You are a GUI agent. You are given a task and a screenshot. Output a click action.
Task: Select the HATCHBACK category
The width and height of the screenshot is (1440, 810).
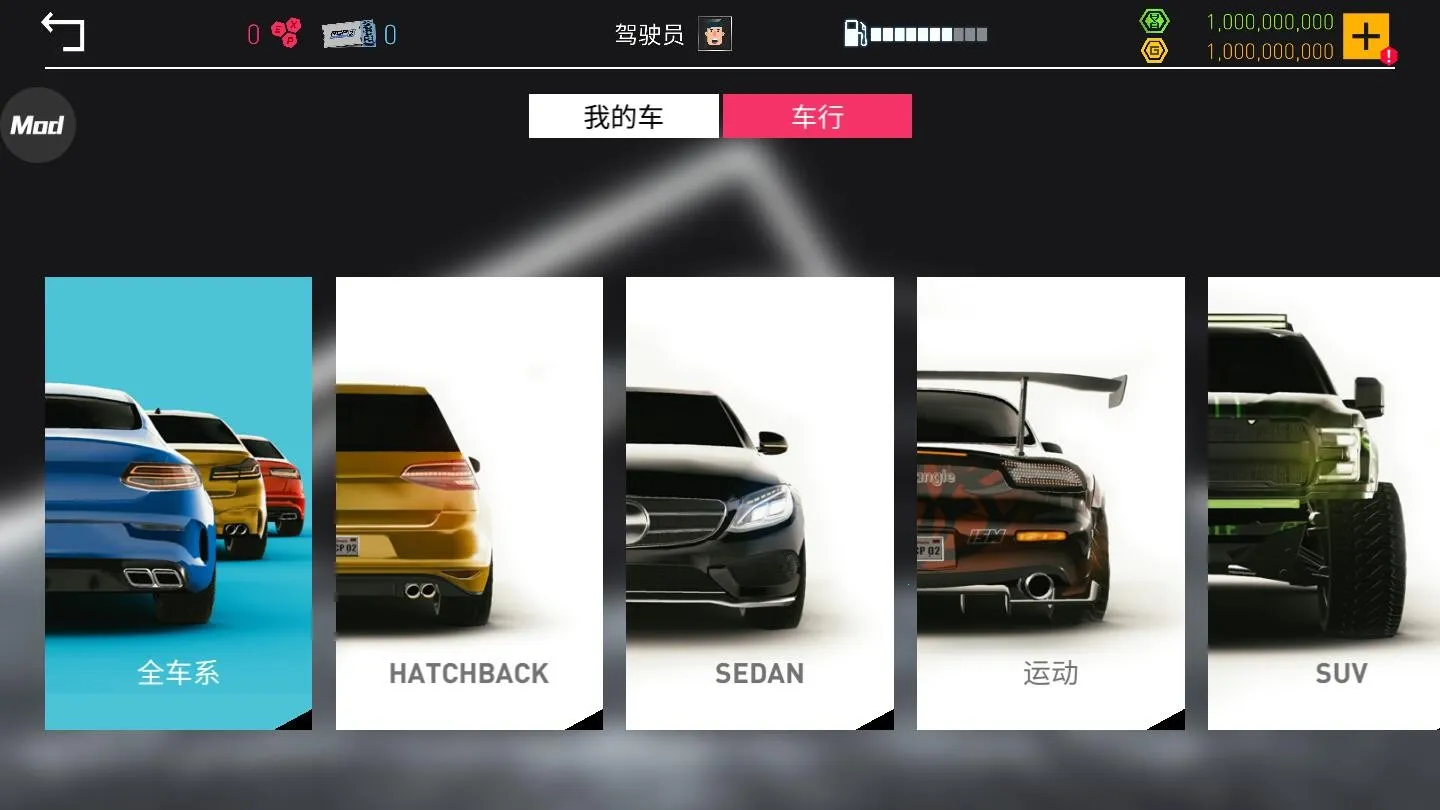click(x=468, y=502)
